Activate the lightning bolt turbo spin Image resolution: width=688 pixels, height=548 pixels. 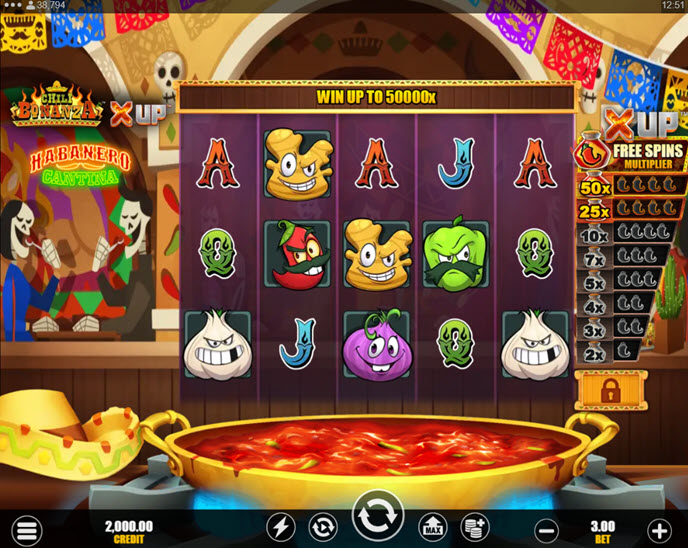[x=281, y=527]
